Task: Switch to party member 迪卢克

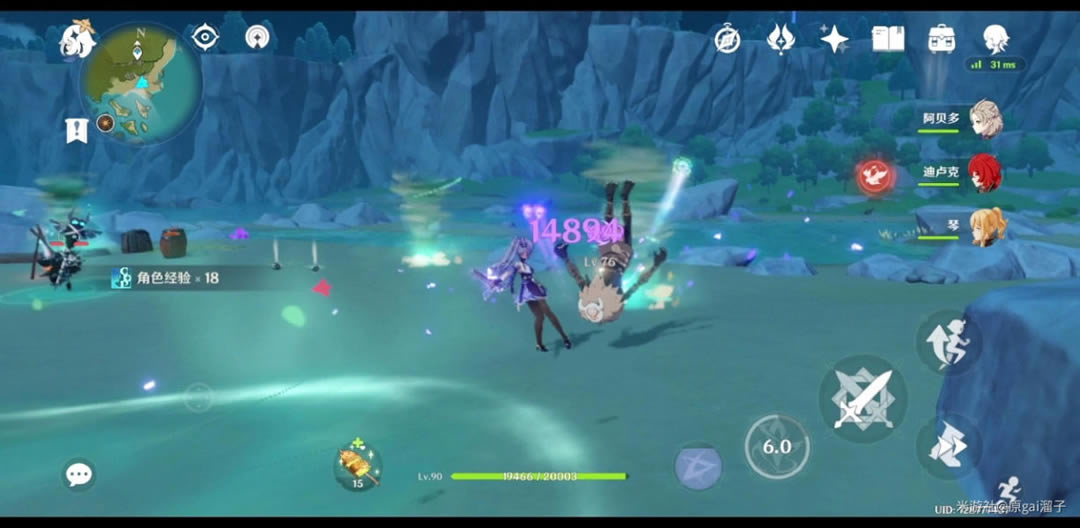Action: pyautogui.click(x=986, y=172)
